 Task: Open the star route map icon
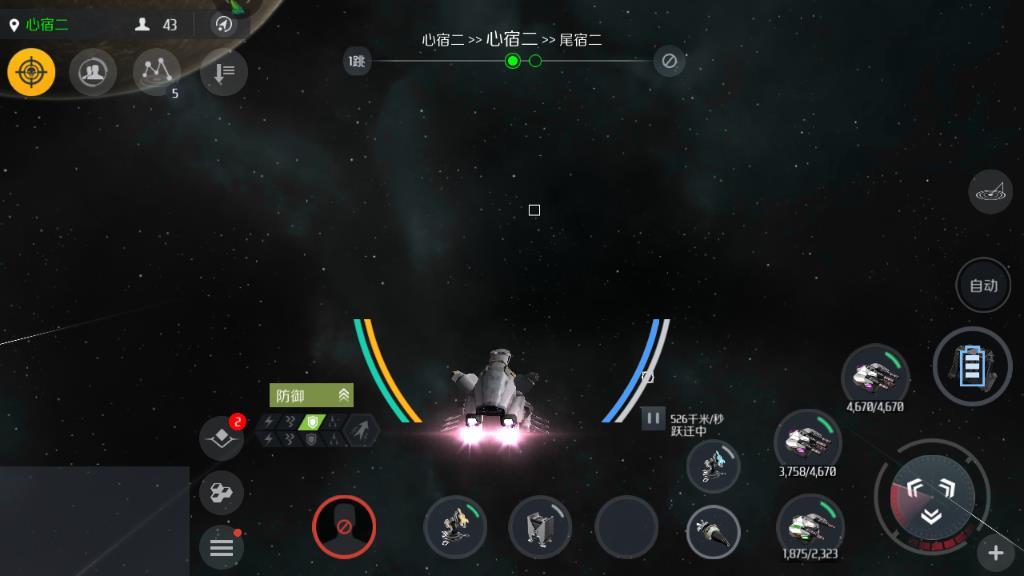pos(156,70)
